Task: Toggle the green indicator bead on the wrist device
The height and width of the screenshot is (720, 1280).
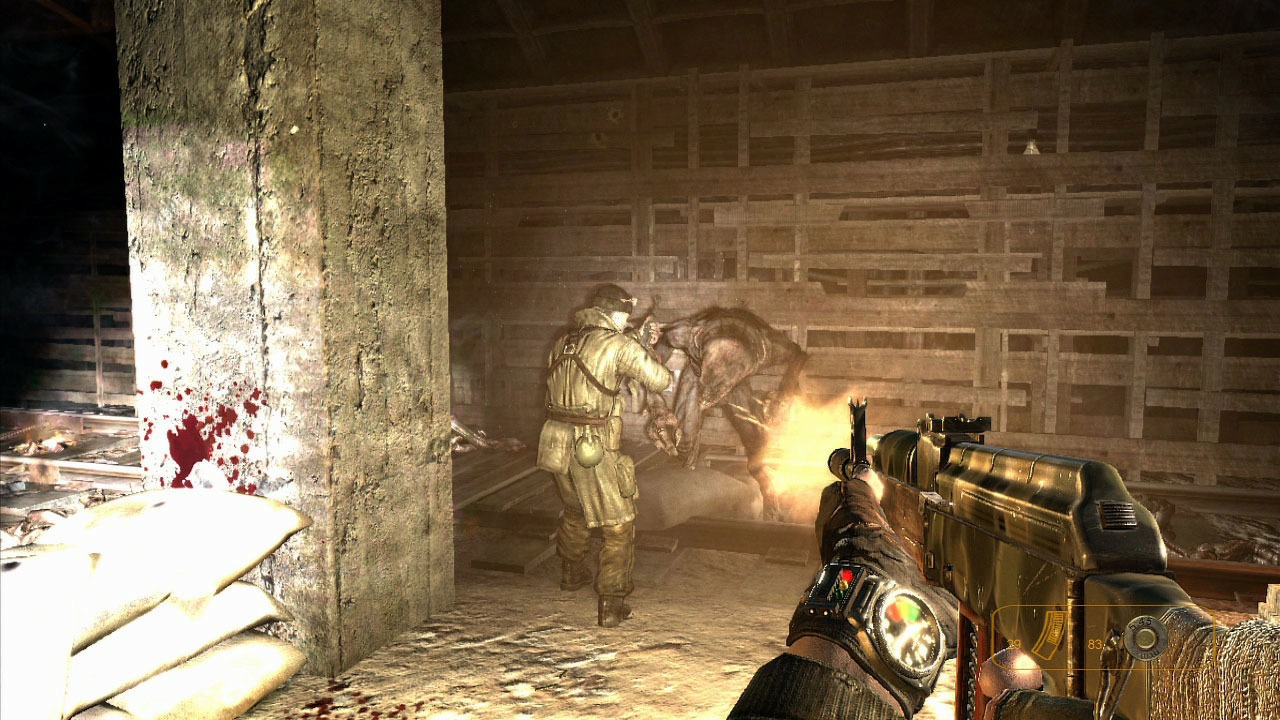Action: pyautogui.click(x=841, y=592)
